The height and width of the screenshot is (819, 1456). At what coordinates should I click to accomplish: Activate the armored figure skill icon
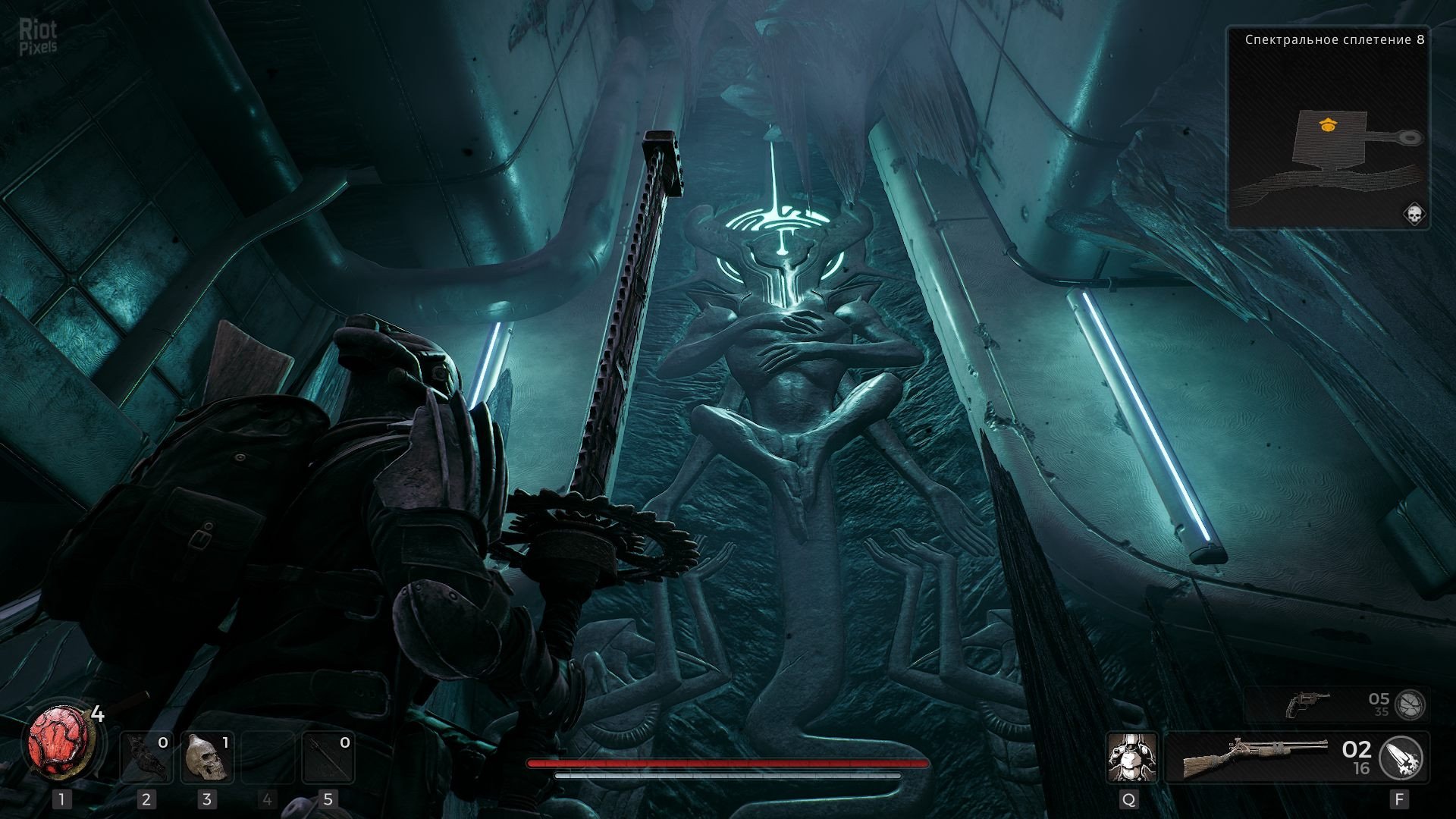pyautogui.click(x=1131, y=757)
